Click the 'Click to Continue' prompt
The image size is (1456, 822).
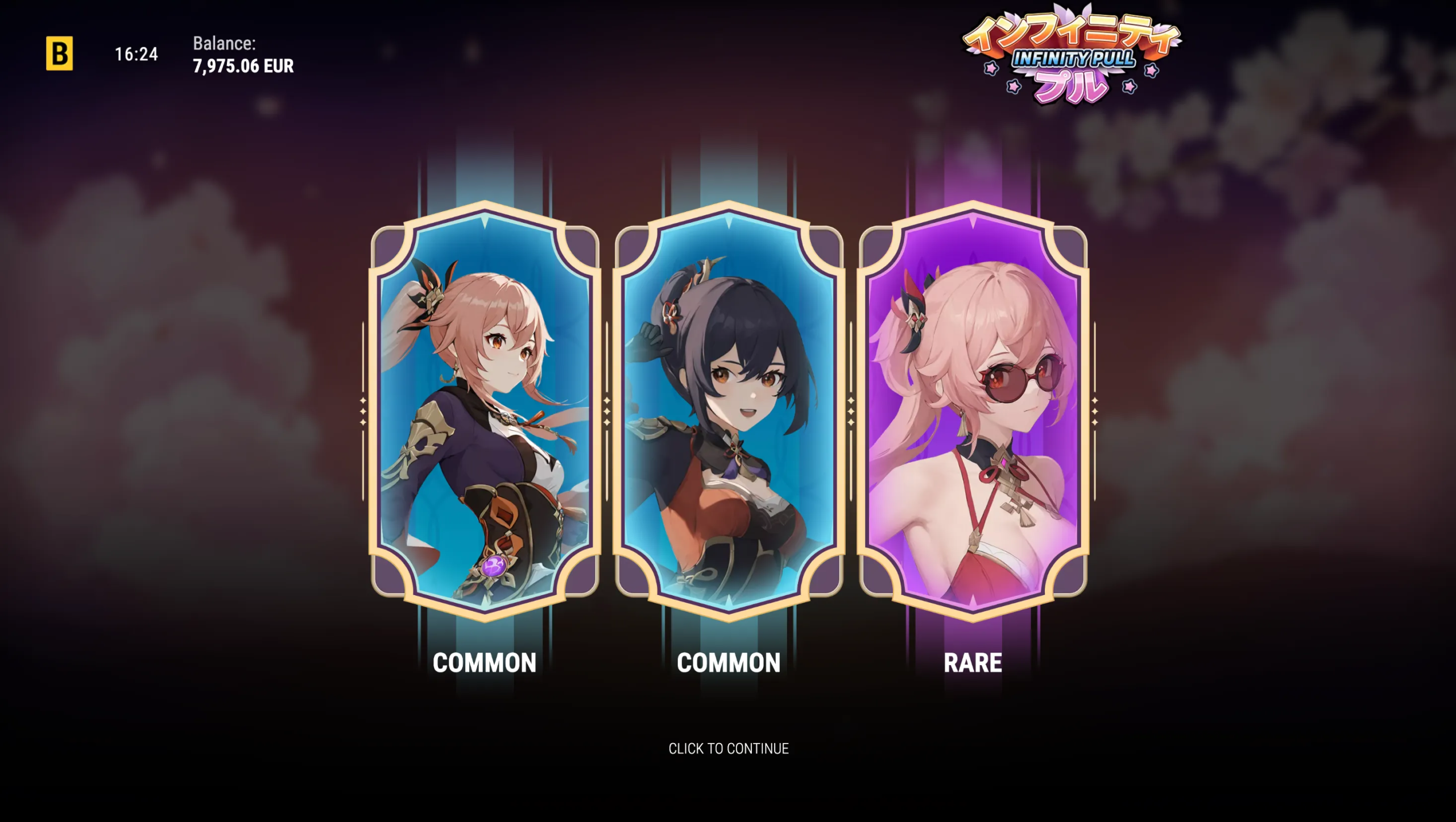coord(728,748)
